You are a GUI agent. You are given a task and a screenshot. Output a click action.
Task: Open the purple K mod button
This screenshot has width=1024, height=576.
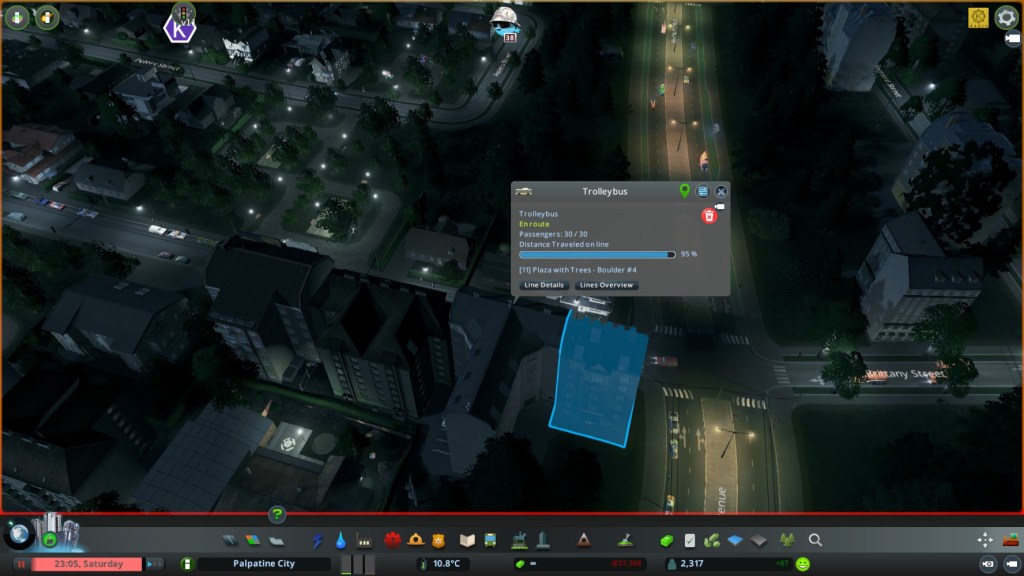[x=179, y=29]
